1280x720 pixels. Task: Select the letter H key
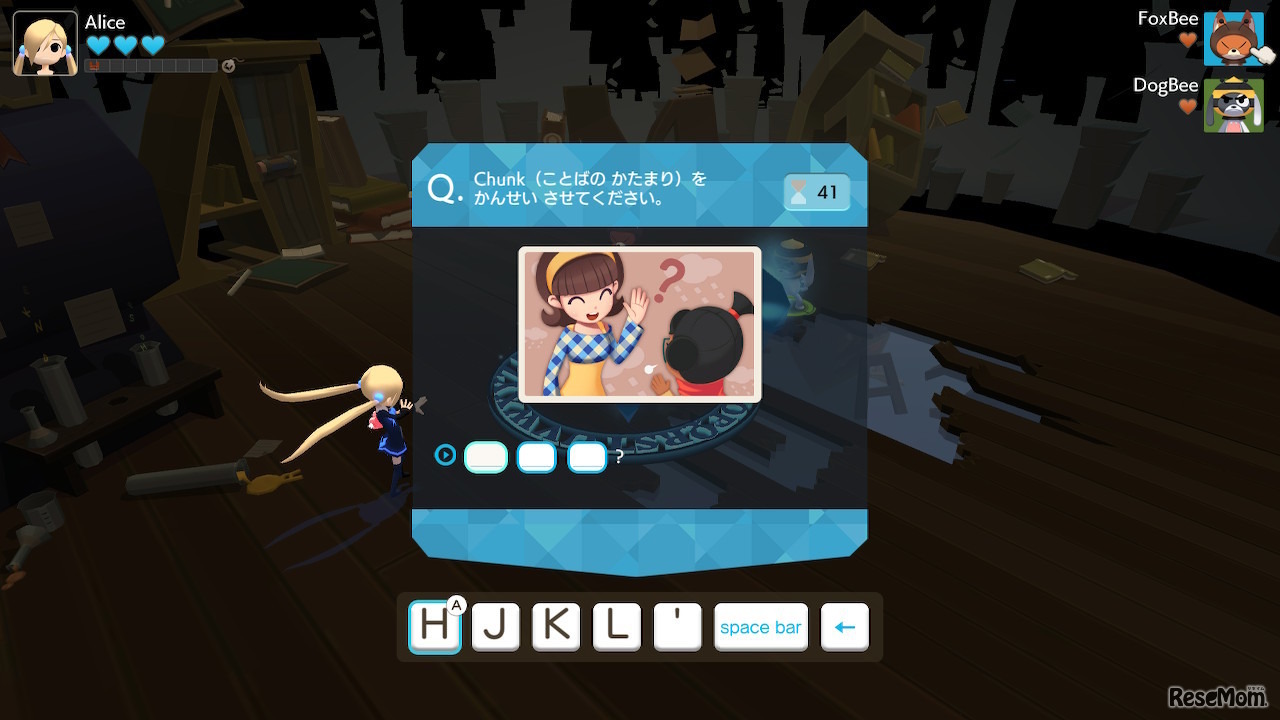435,627
